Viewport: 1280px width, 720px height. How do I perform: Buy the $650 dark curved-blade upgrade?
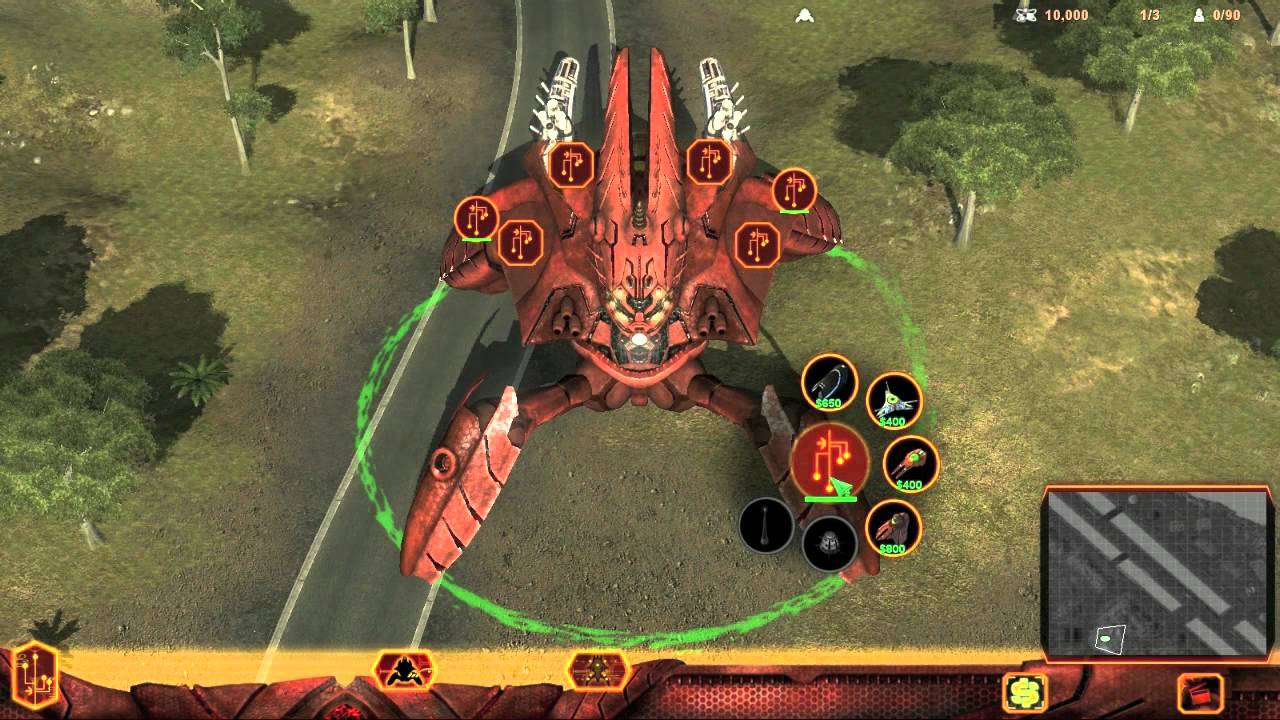(x=829, y=382)
